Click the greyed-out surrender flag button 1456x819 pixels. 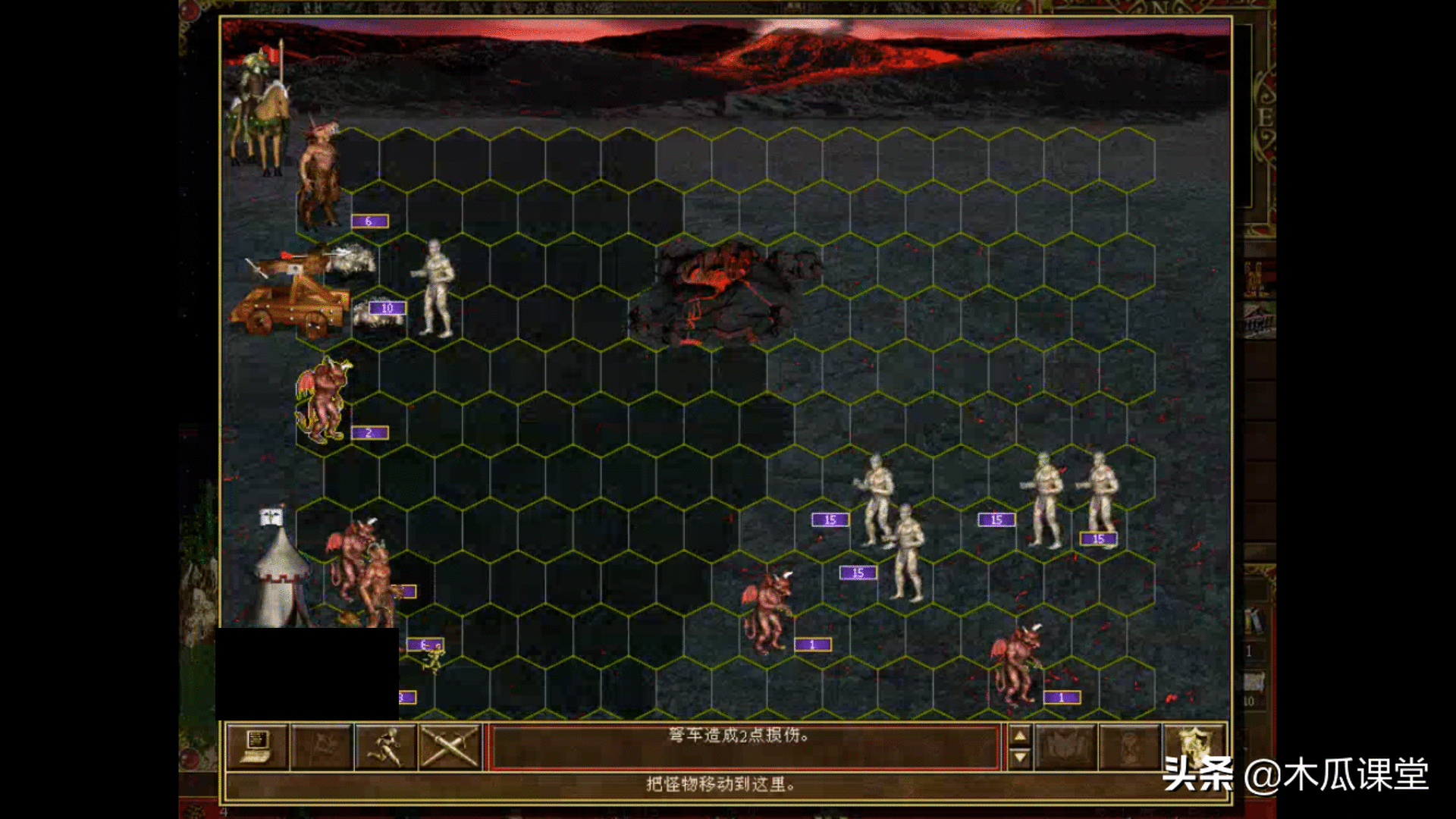(x=322, y=747)
